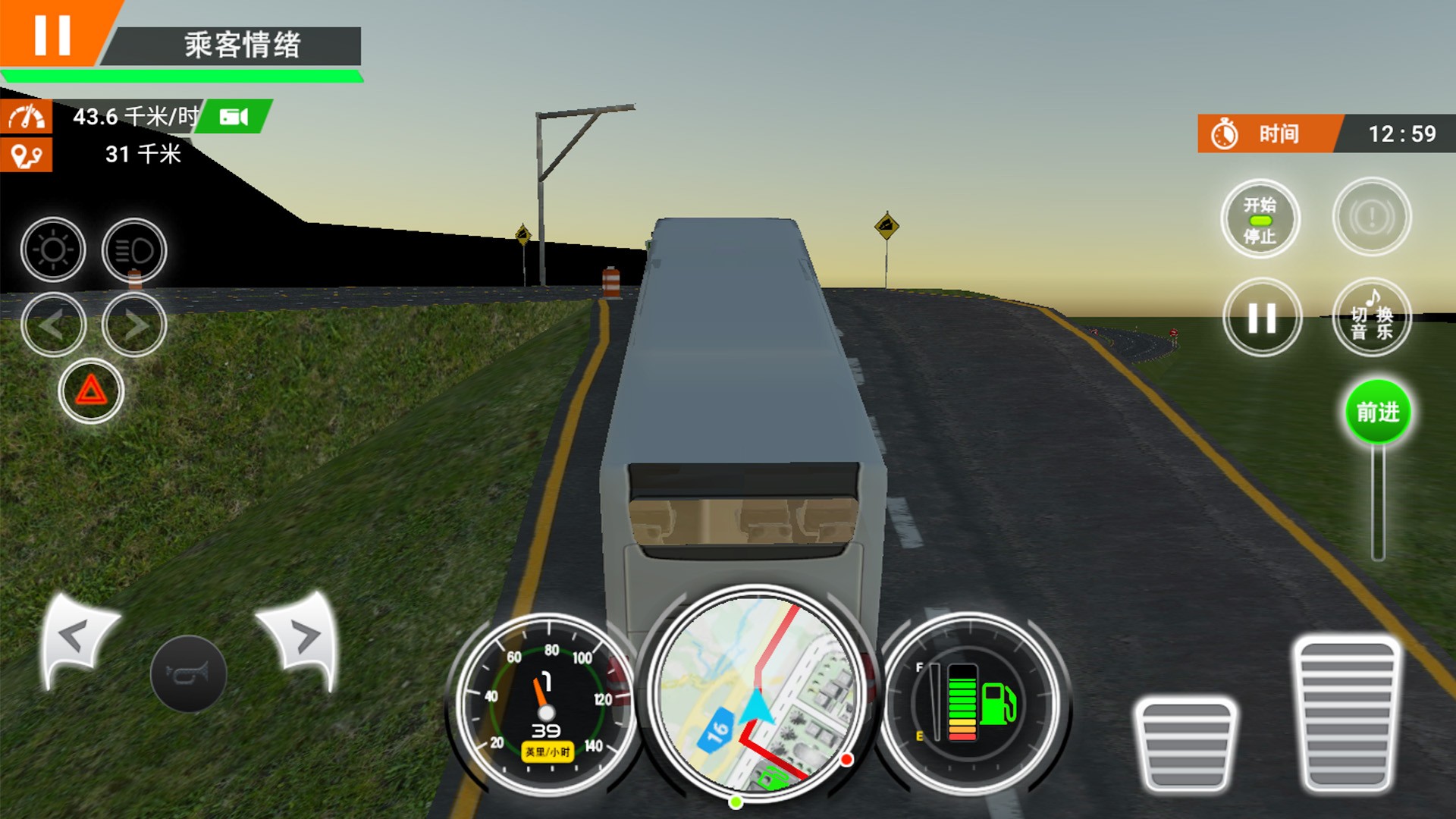Image resolution: width=1456 pixels, height=819 pixels.
Task: Activate the left turn signal
Action: (x=53, y=325)
